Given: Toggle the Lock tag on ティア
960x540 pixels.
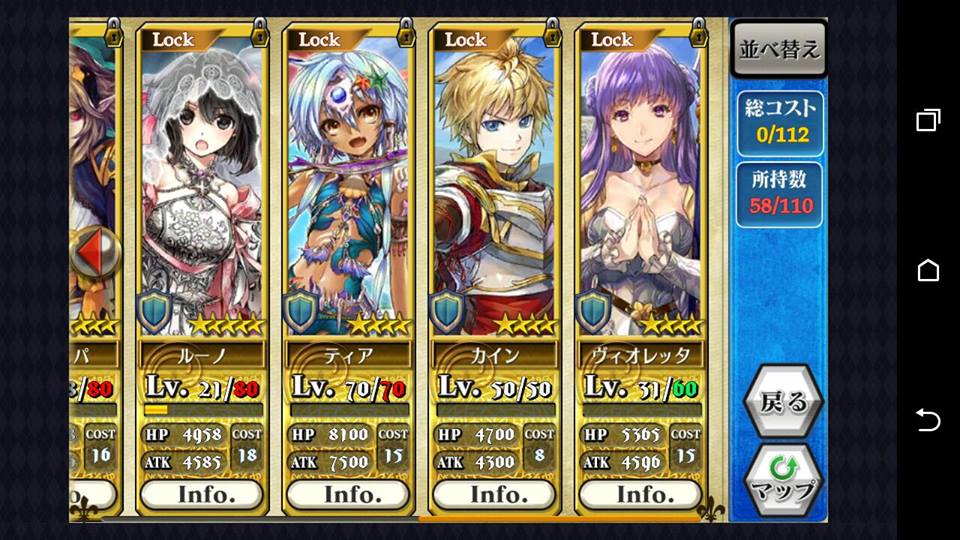Looking at the screenshot, I should coord(320,40).
